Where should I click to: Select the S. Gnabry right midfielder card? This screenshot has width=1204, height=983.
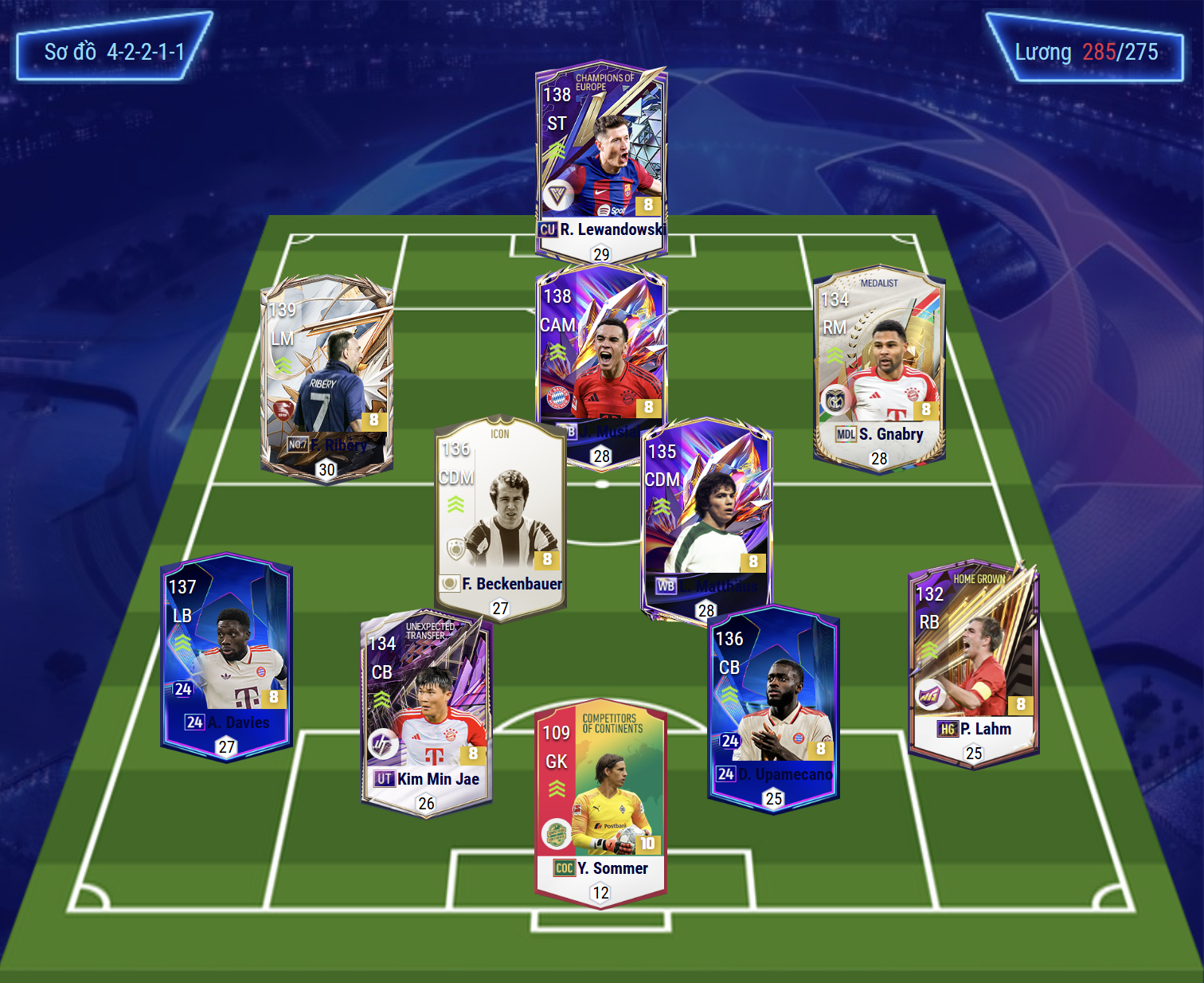coord(879,368)
